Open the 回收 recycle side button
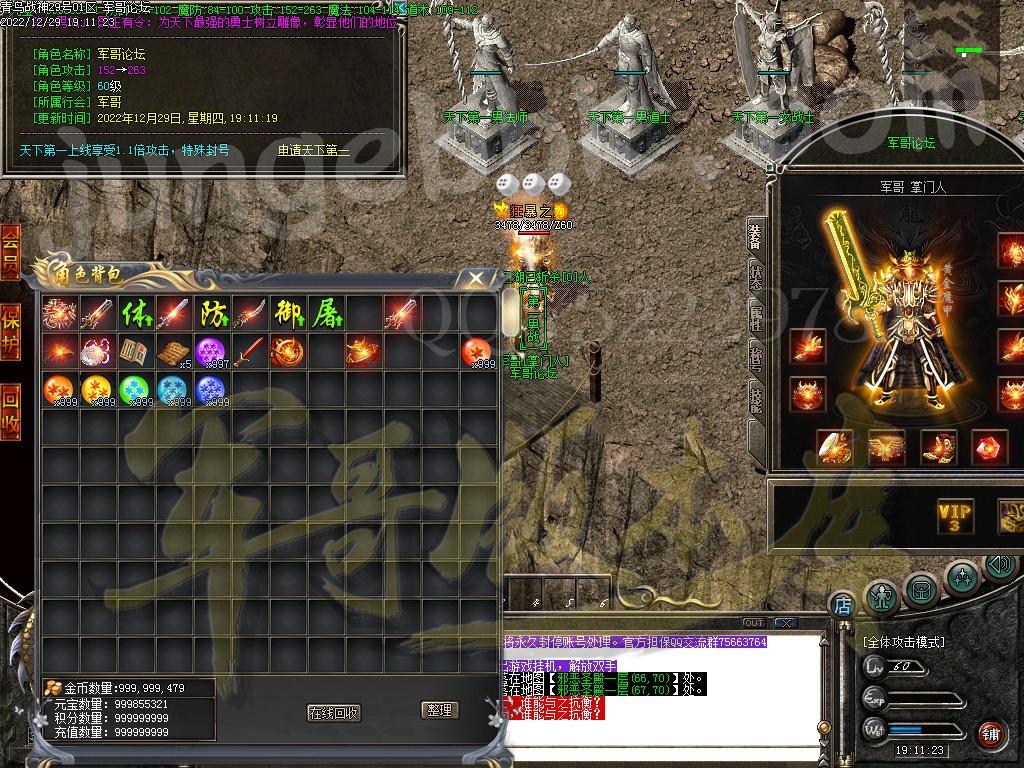Screen dimensions: 1024x768 pos(10,410)
